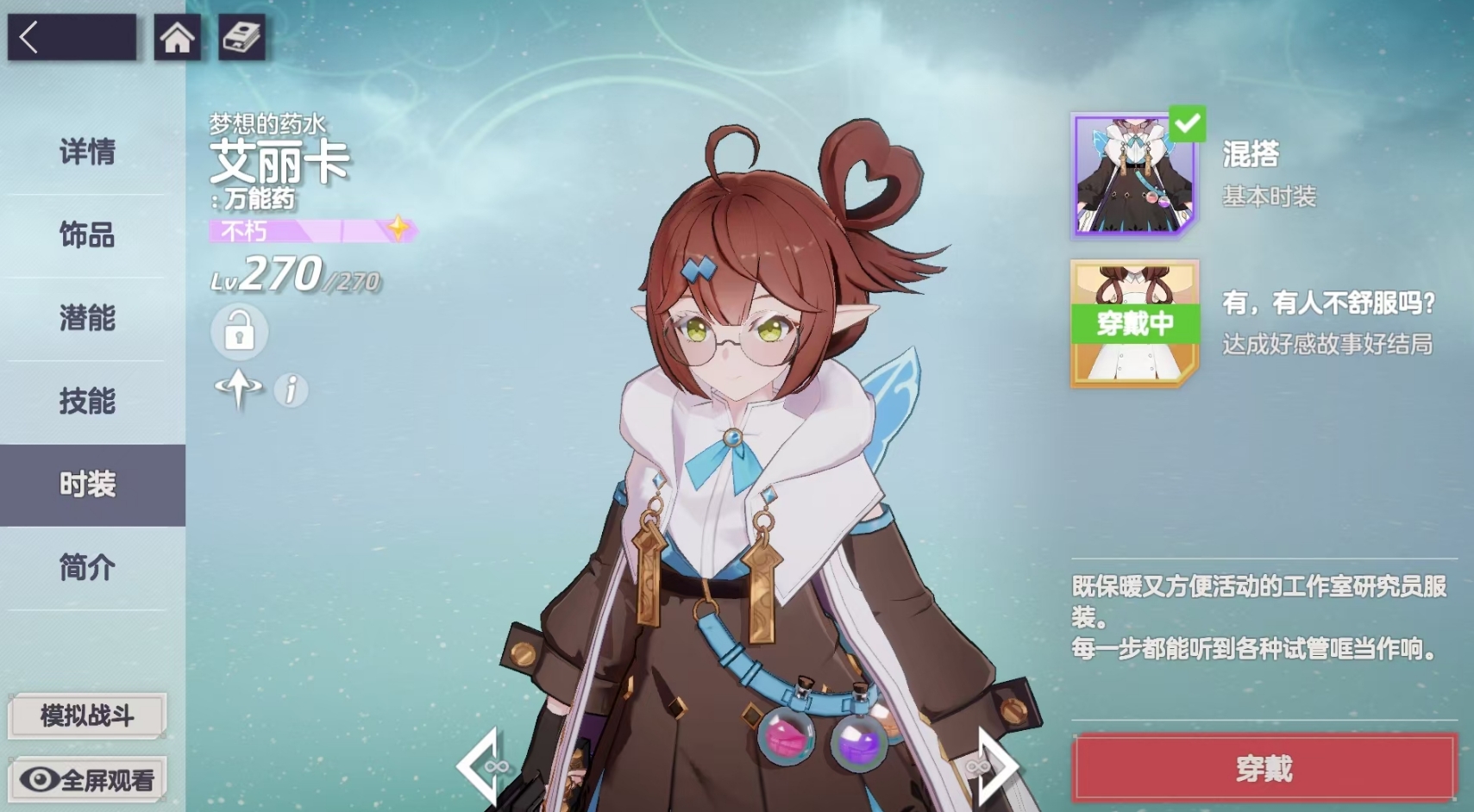
Task: Select the 技能 tab
Action: (x=87, y=401)
